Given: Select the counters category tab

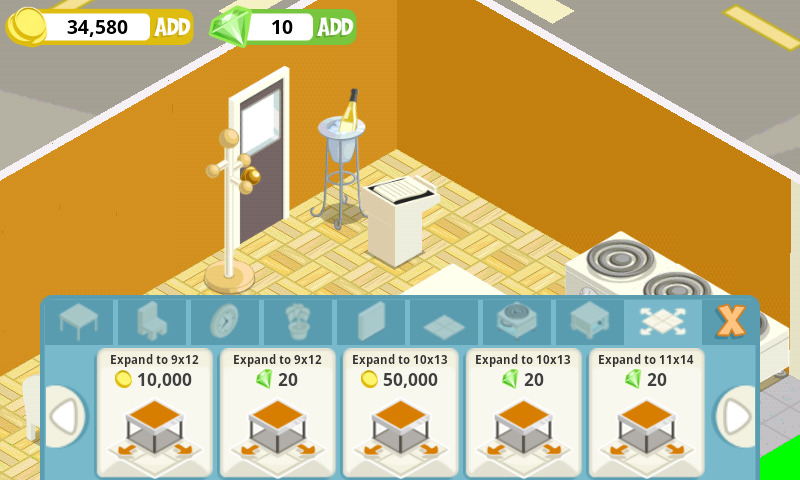Looking at the screenshot, I should coord(590,322).
